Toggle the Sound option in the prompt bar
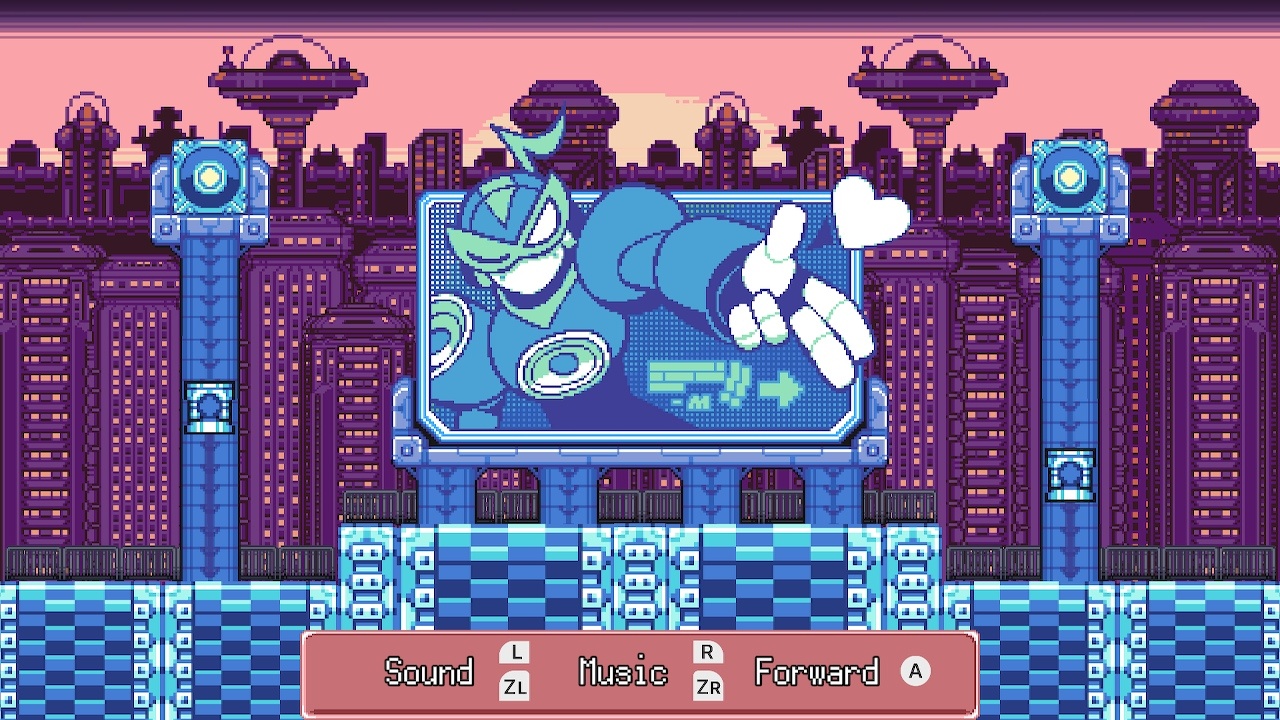 (x=428, y=673)
